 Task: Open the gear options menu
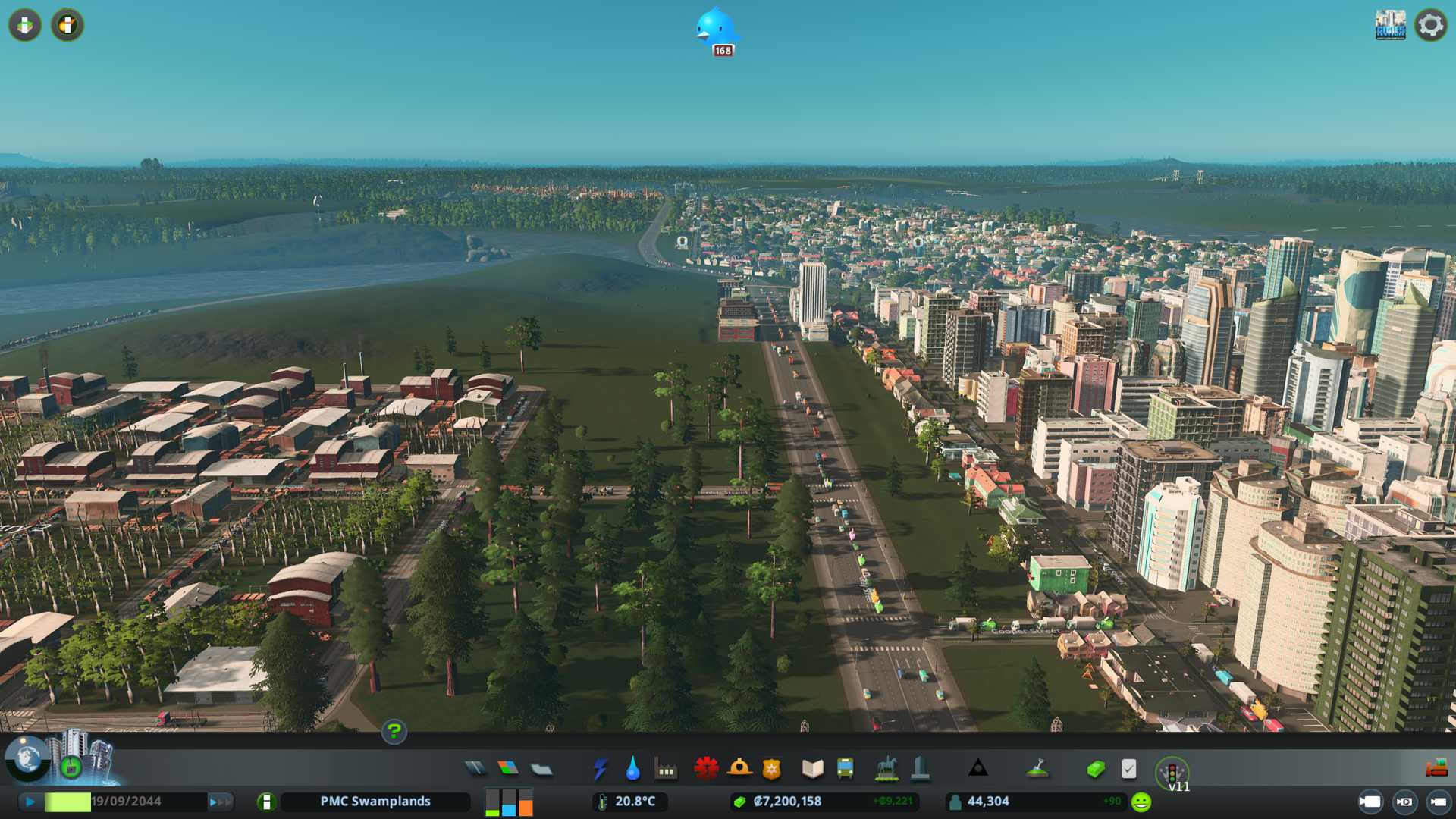pyautogui.click(x=1430, y=26)
